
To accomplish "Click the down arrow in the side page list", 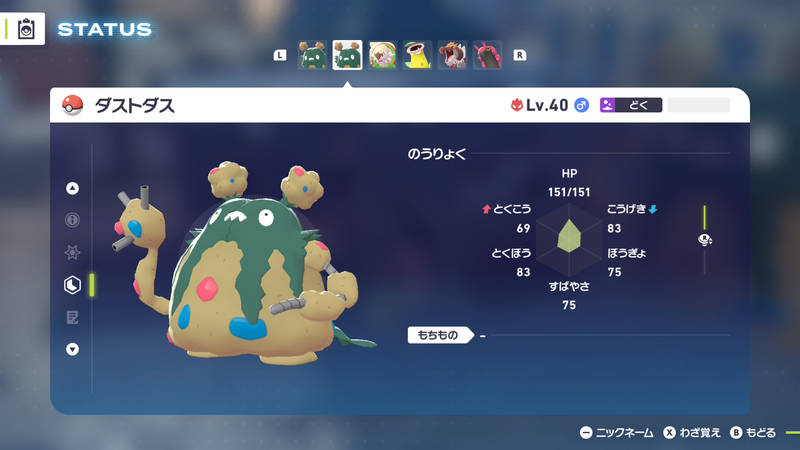I will [72, 349].
